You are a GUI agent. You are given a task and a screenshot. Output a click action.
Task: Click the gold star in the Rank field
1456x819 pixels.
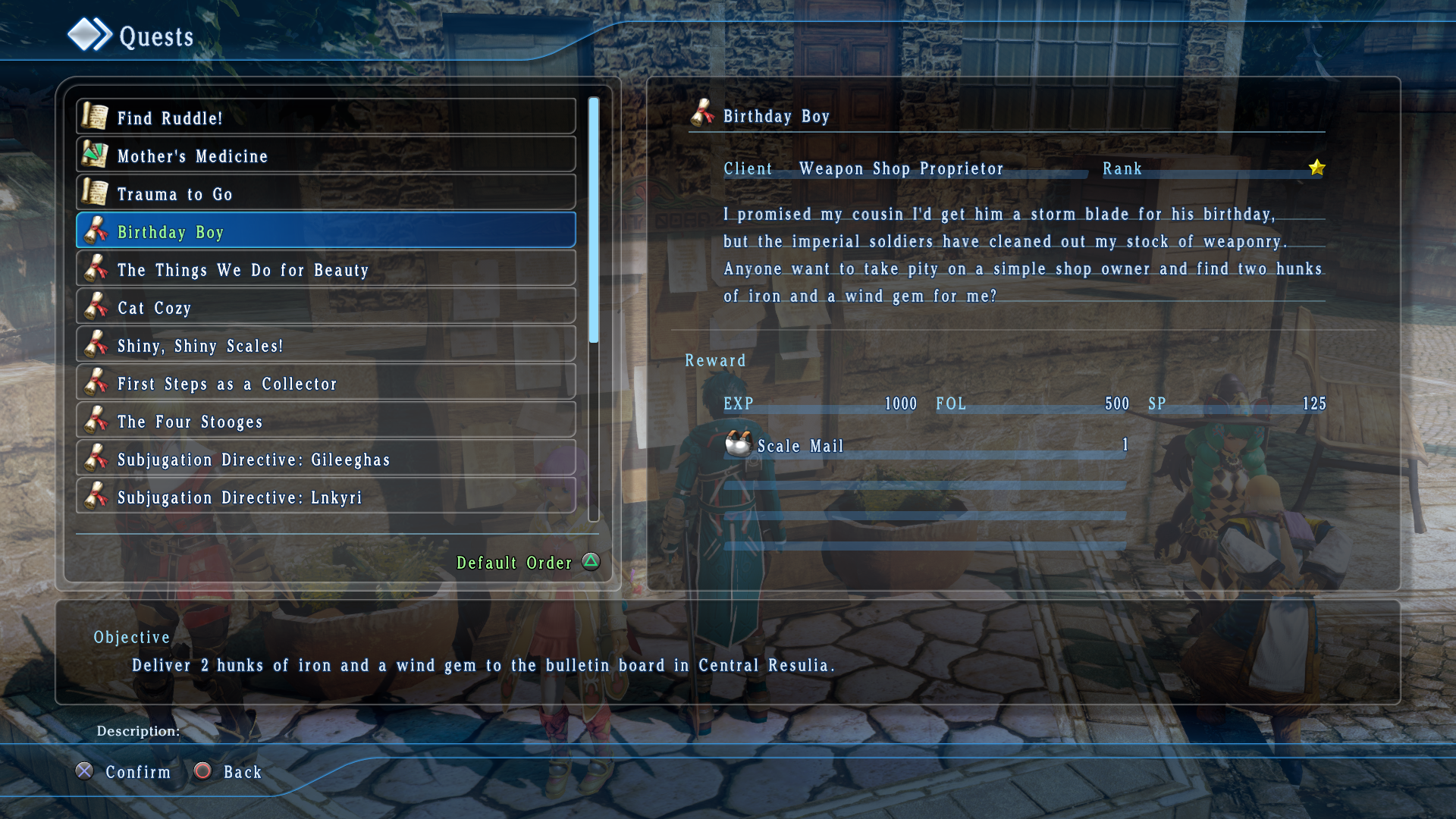click(1317, 168)
